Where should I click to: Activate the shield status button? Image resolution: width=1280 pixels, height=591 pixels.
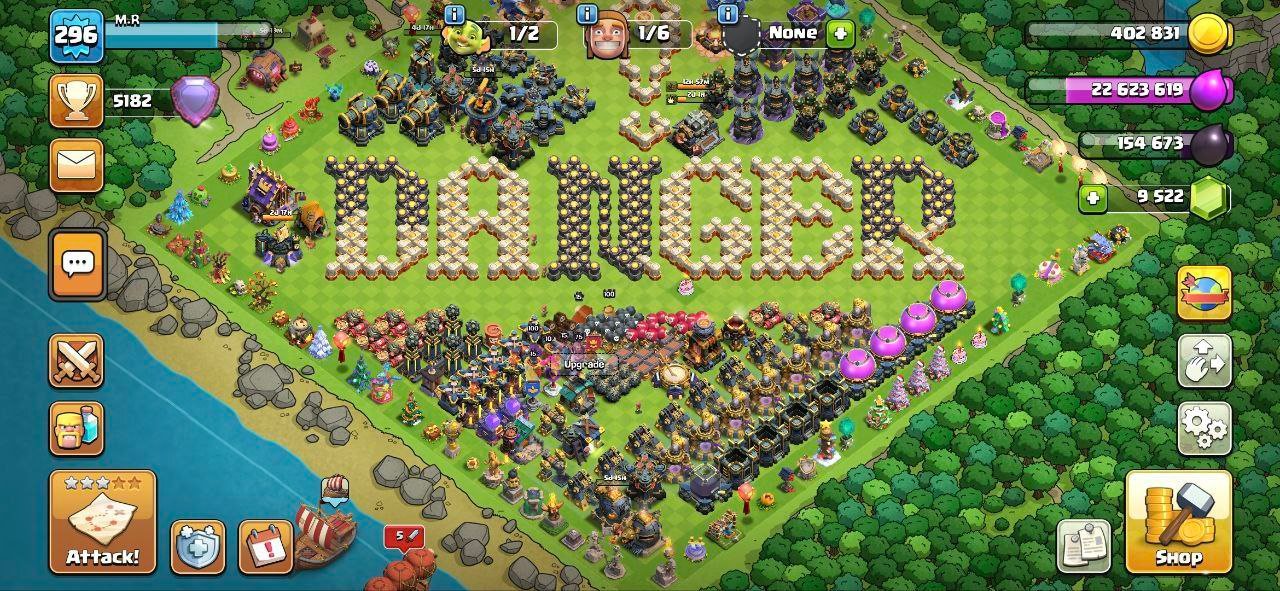pos(197,547)
